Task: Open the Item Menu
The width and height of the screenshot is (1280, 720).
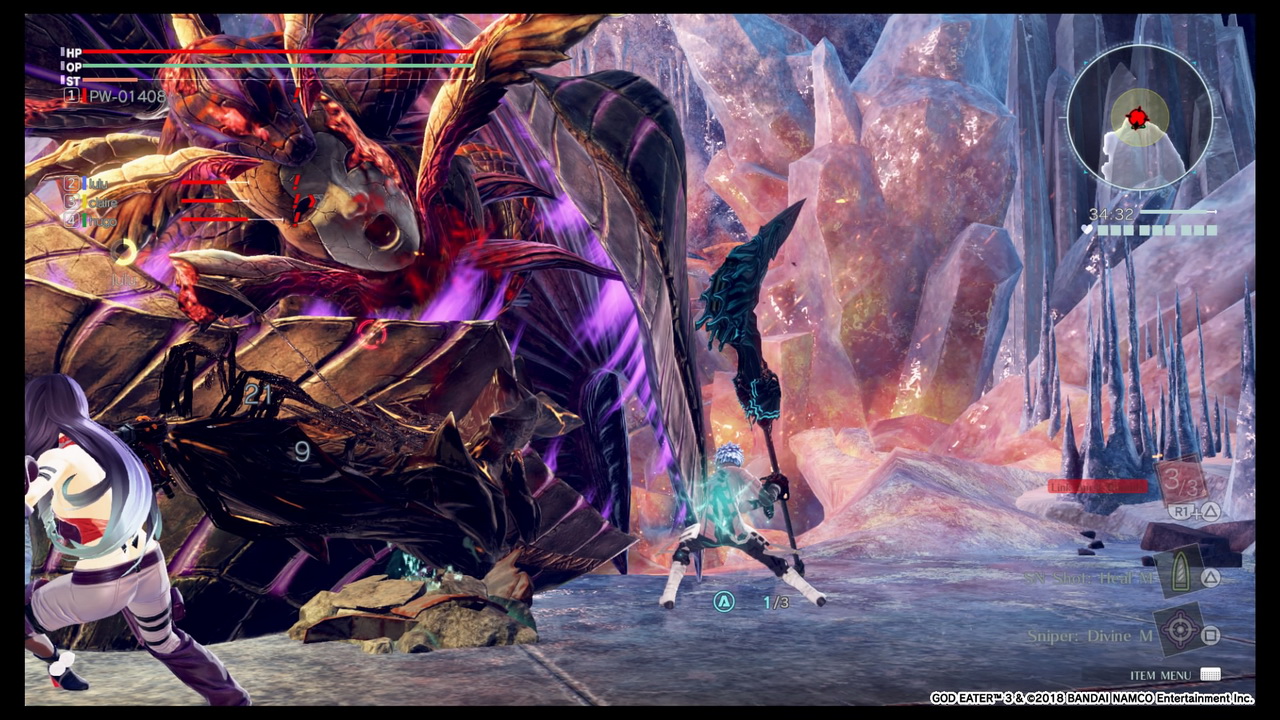Action: (x=1161, y=676)
